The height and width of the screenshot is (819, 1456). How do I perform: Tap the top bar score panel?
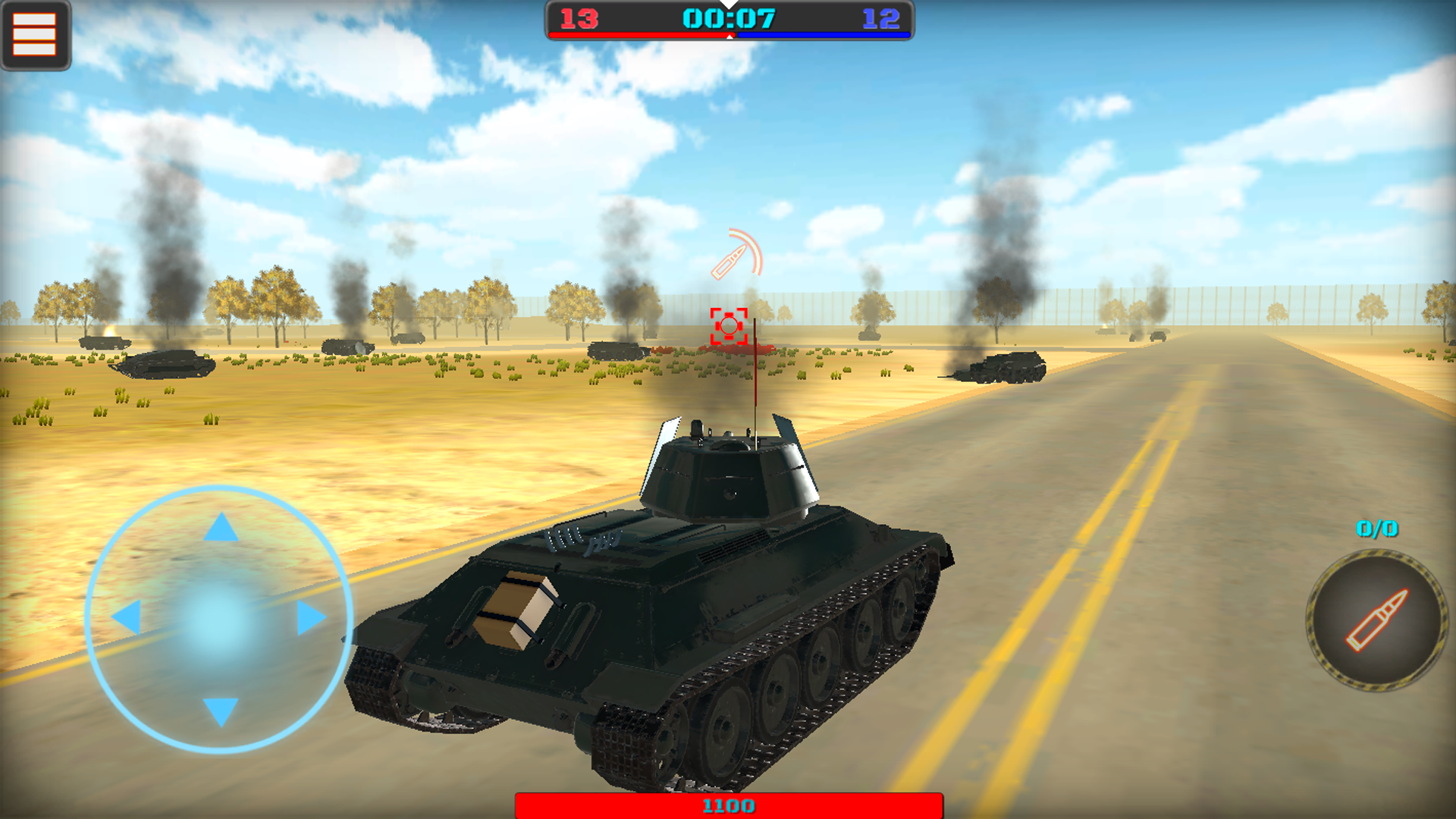coord(729,19)
